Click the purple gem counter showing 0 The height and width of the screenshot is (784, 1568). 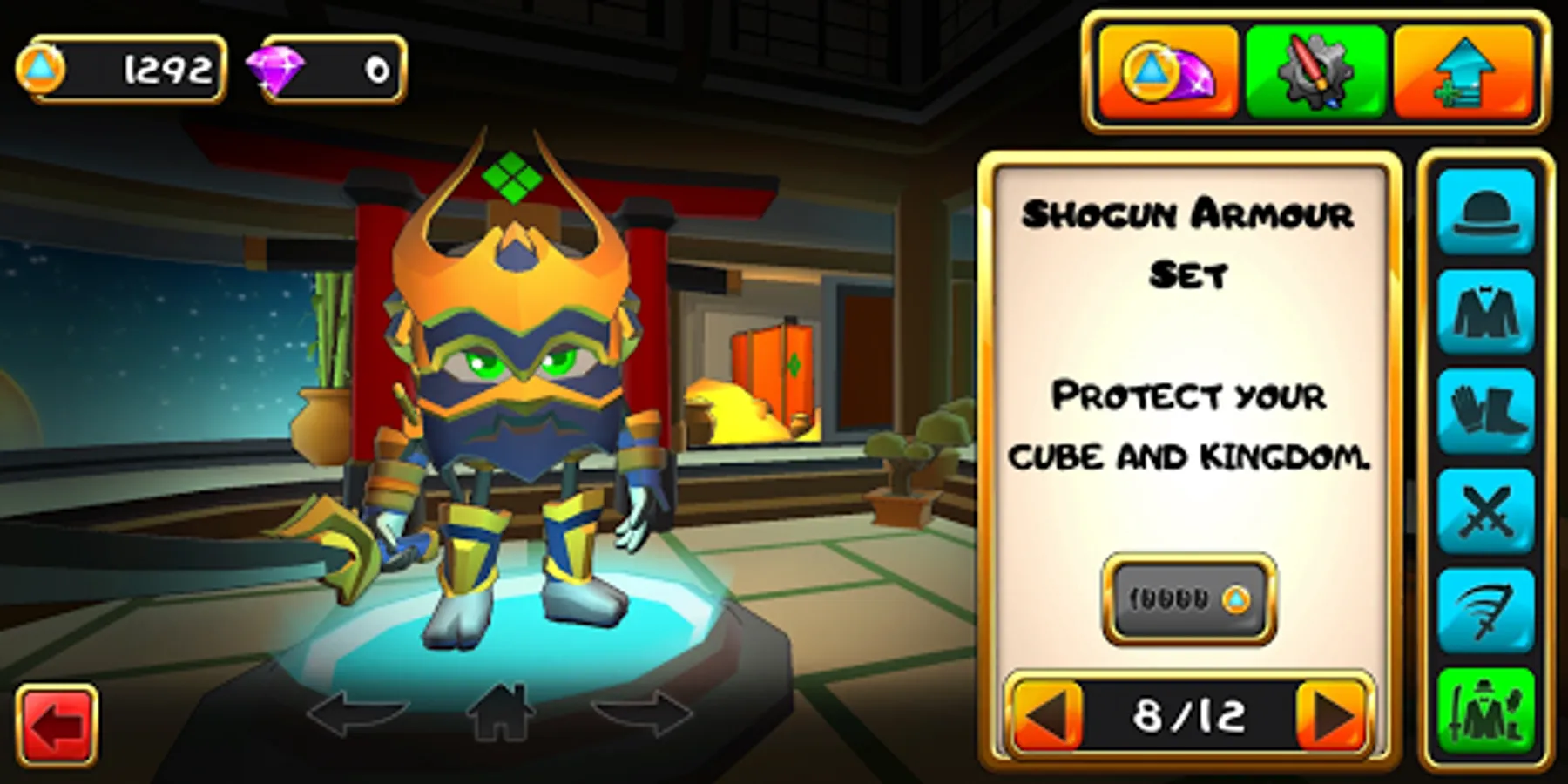pos(331,70)
